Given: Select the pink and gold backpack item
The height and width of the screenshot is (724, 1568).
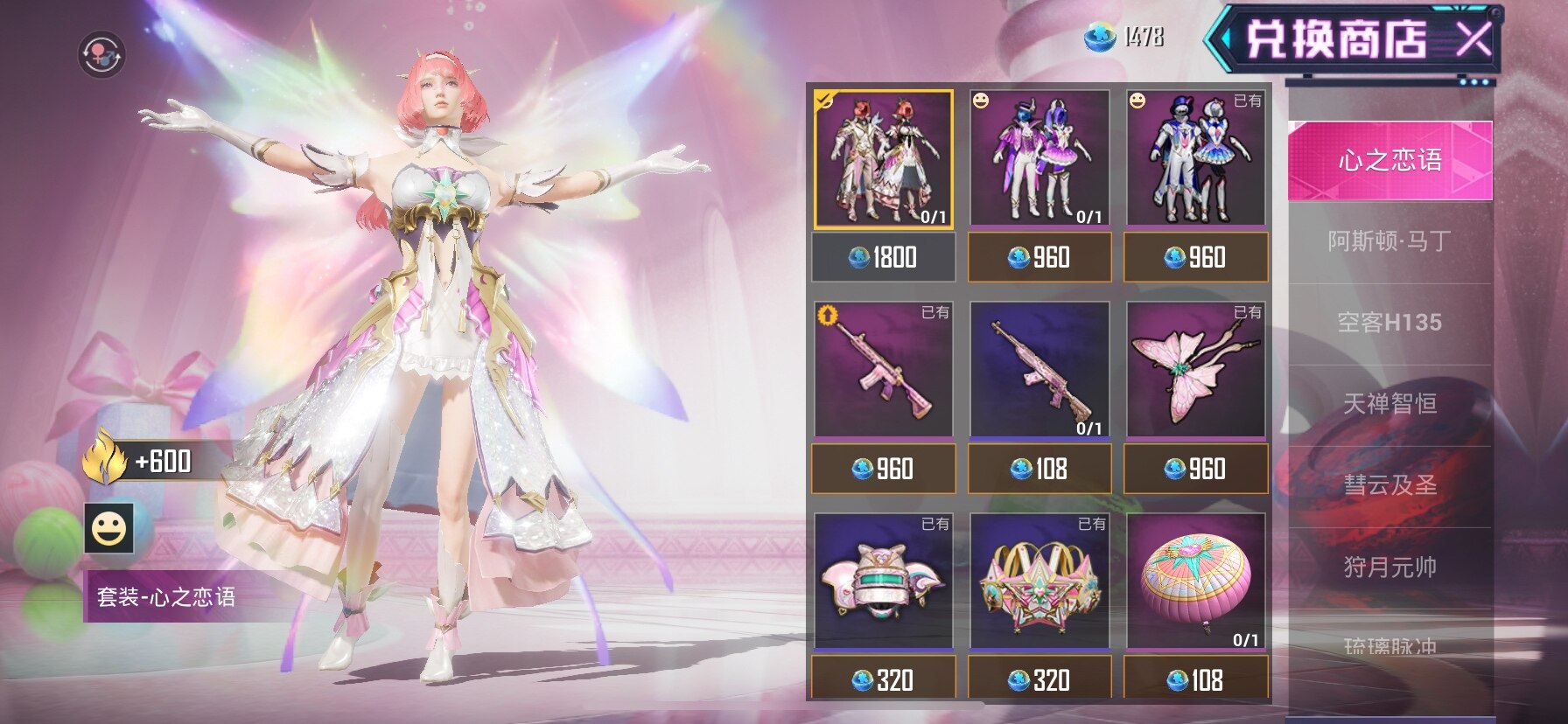Looking at the screenshot, I should point(1039,581).
